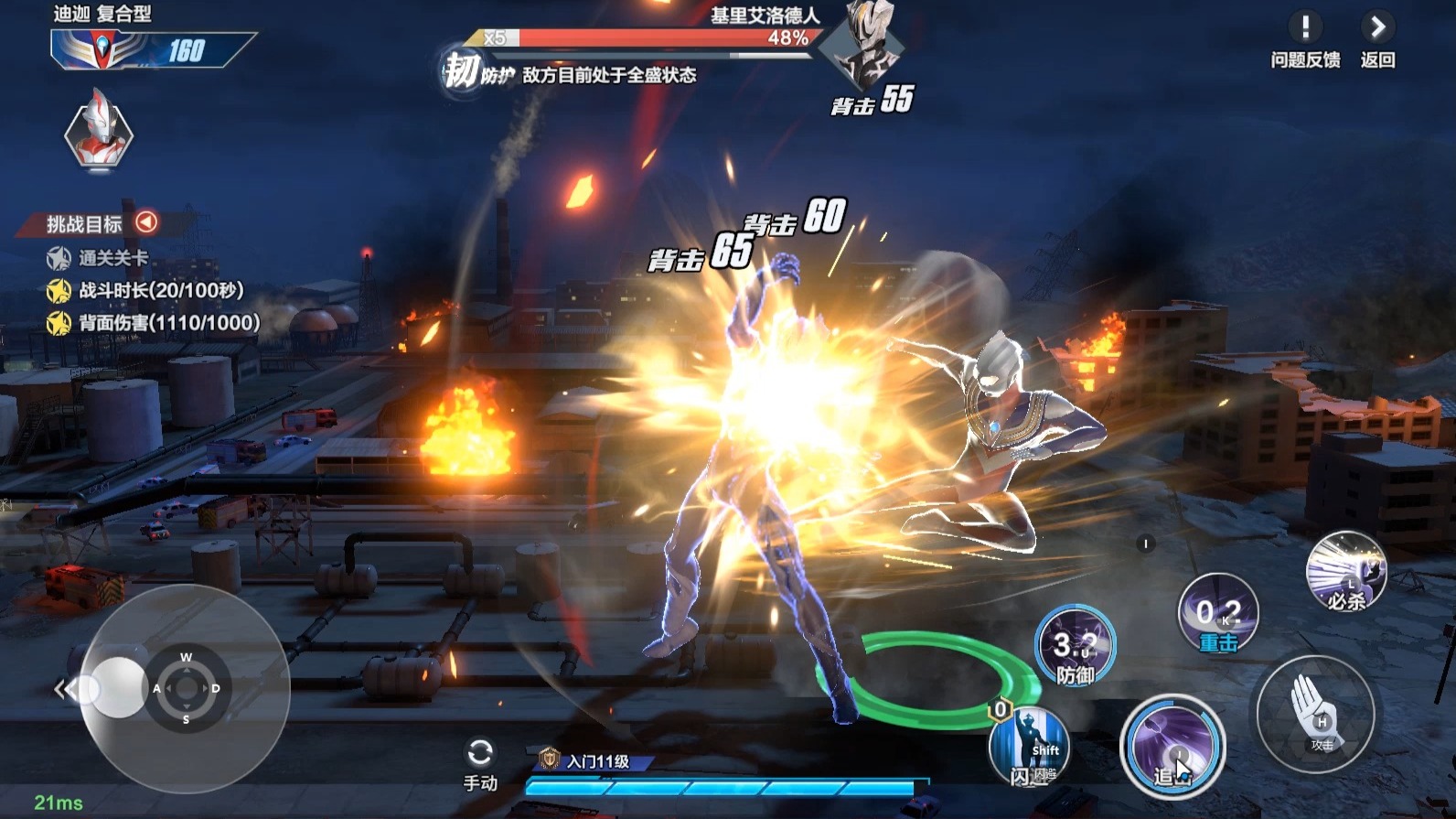Click the virtual joystick knob
The width and height of the screenshot is (1456, 819).
[x=117, y=688]
